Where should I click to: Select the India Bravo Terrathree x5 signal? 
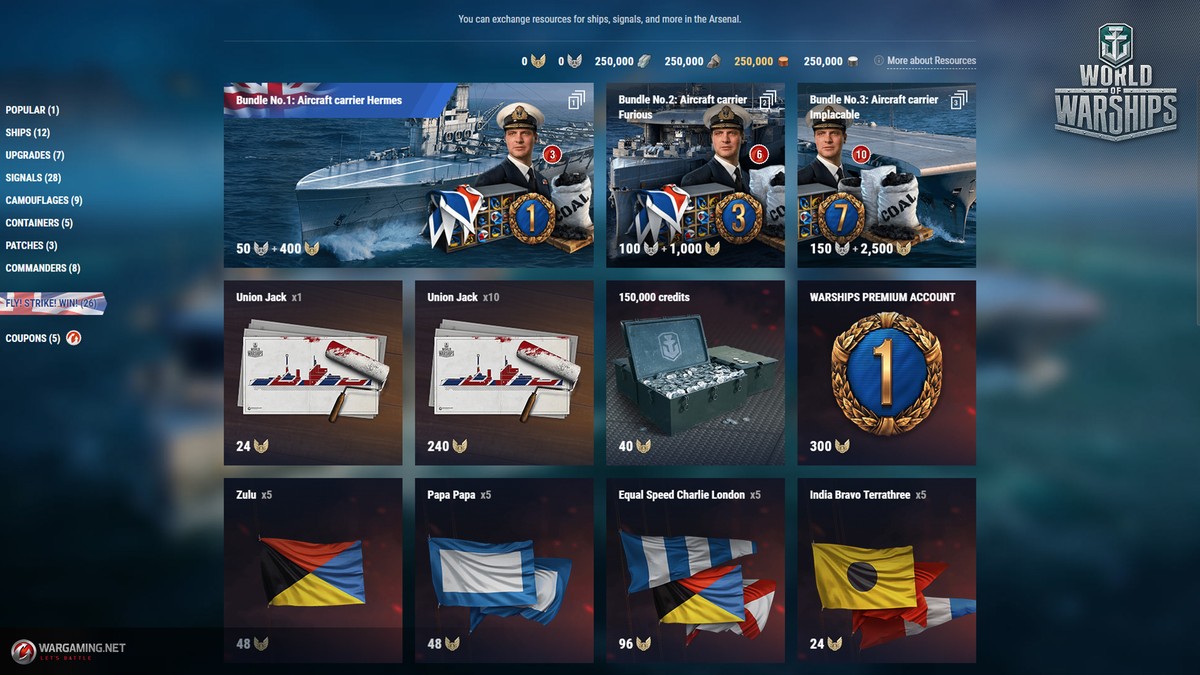tap(886, 570)
